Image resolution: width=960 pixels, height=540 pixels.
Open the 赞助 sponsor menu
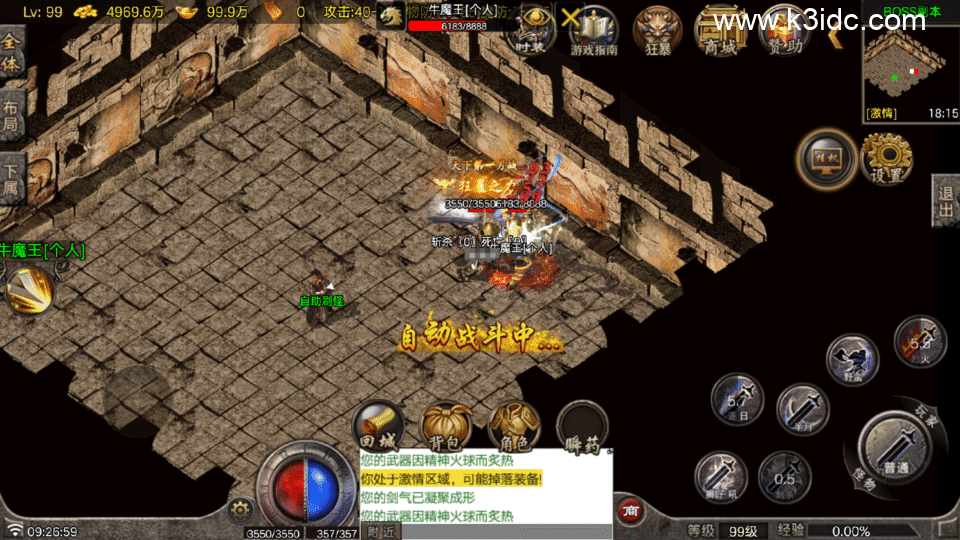pyautogui.click(x=785, y=30)
